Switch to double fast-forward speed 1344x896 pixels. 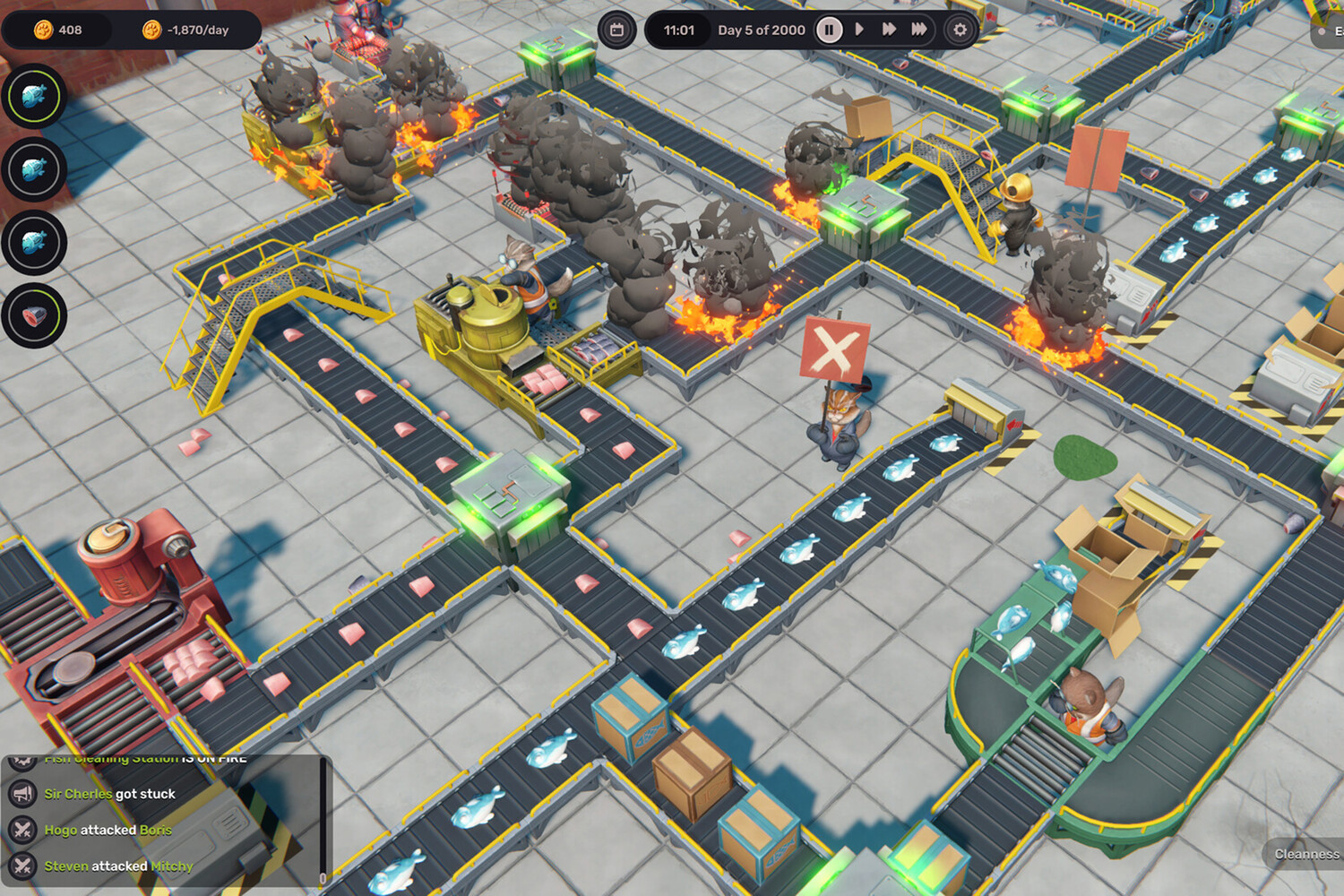pyautogui.click(x=889, y=30)
